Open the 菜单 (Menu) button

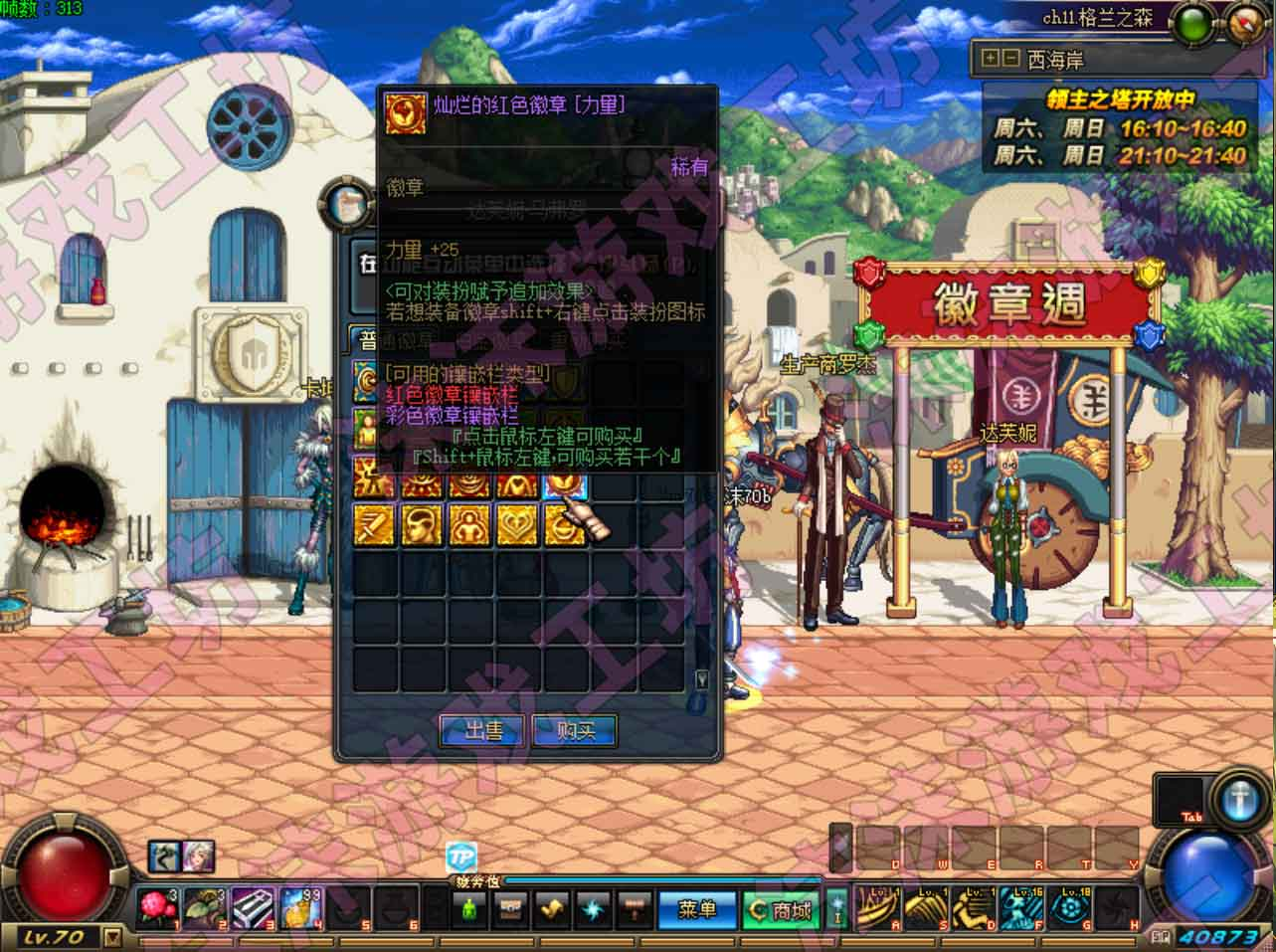(x=696, y=909)
